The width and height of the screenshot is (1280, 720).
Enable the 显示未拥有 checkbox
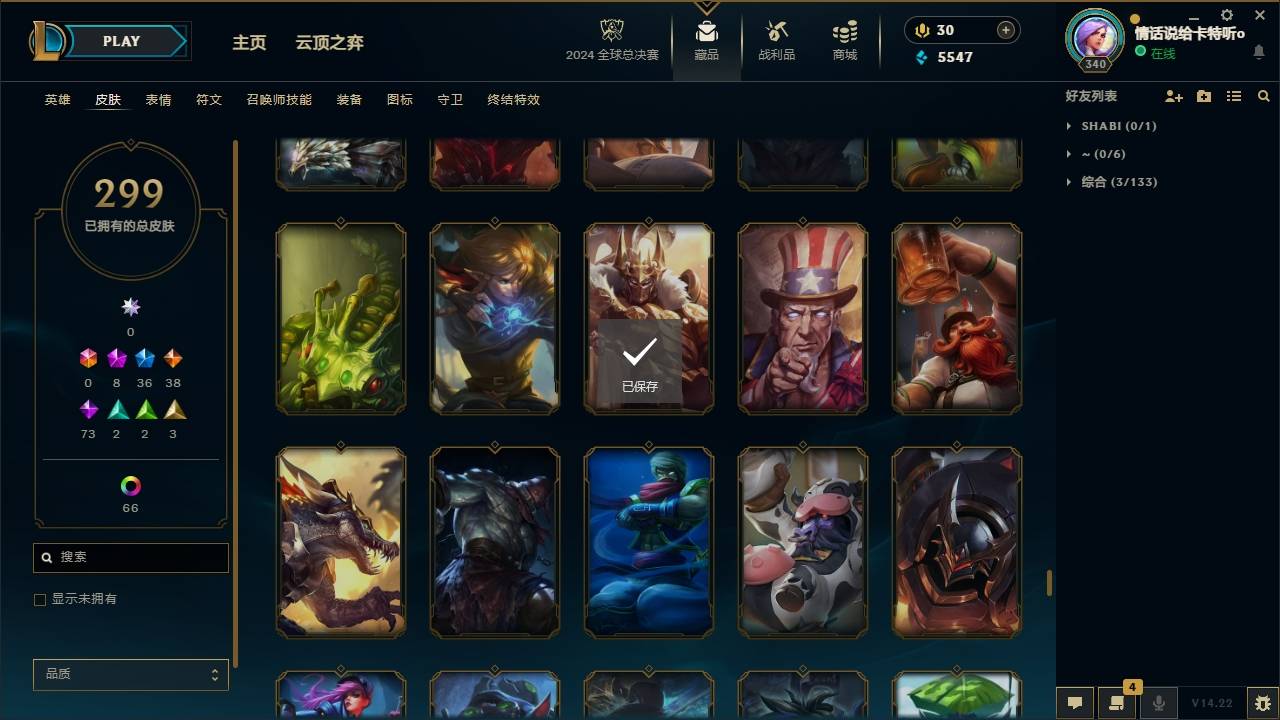[40, 599]
